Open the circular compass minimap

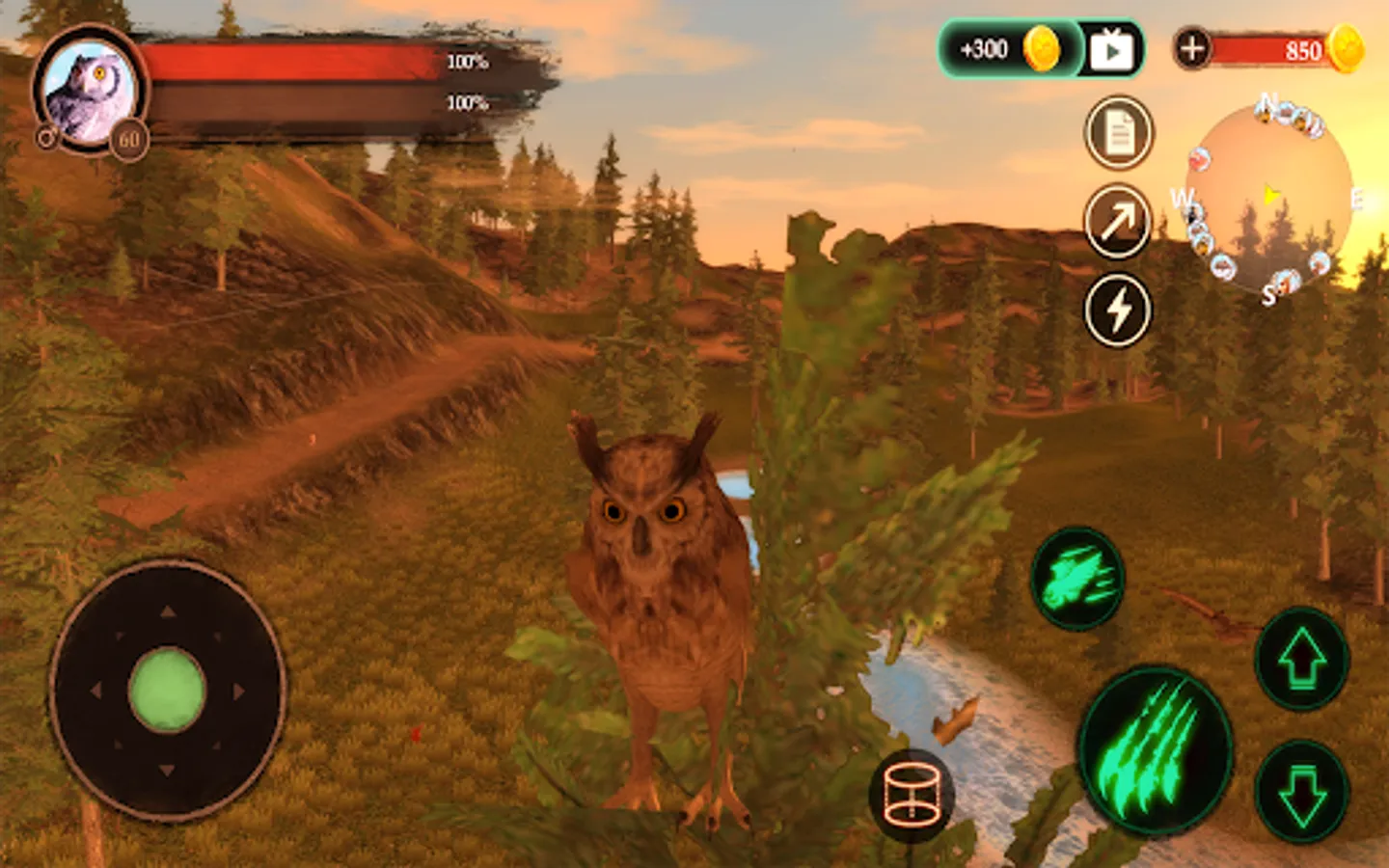(1268, 198)
